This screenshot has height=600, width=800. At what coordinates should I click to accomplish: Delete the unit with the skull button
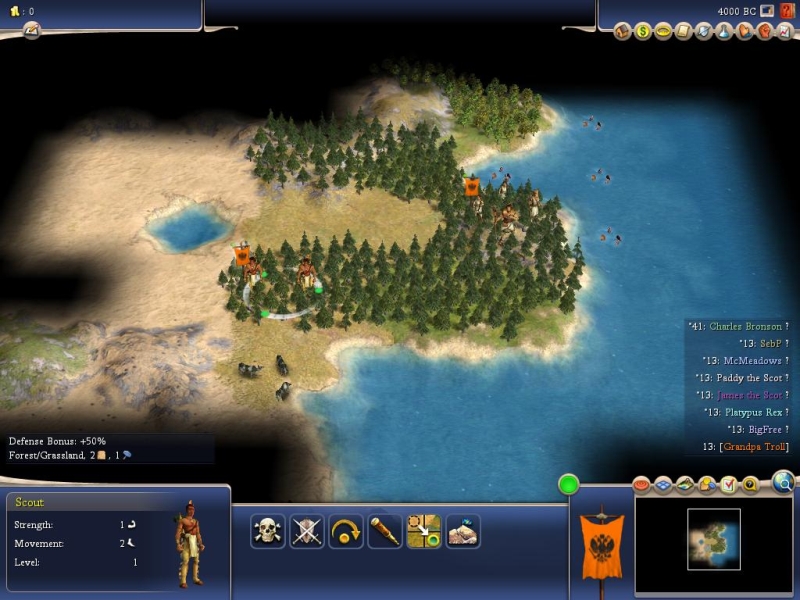(267, 531)
